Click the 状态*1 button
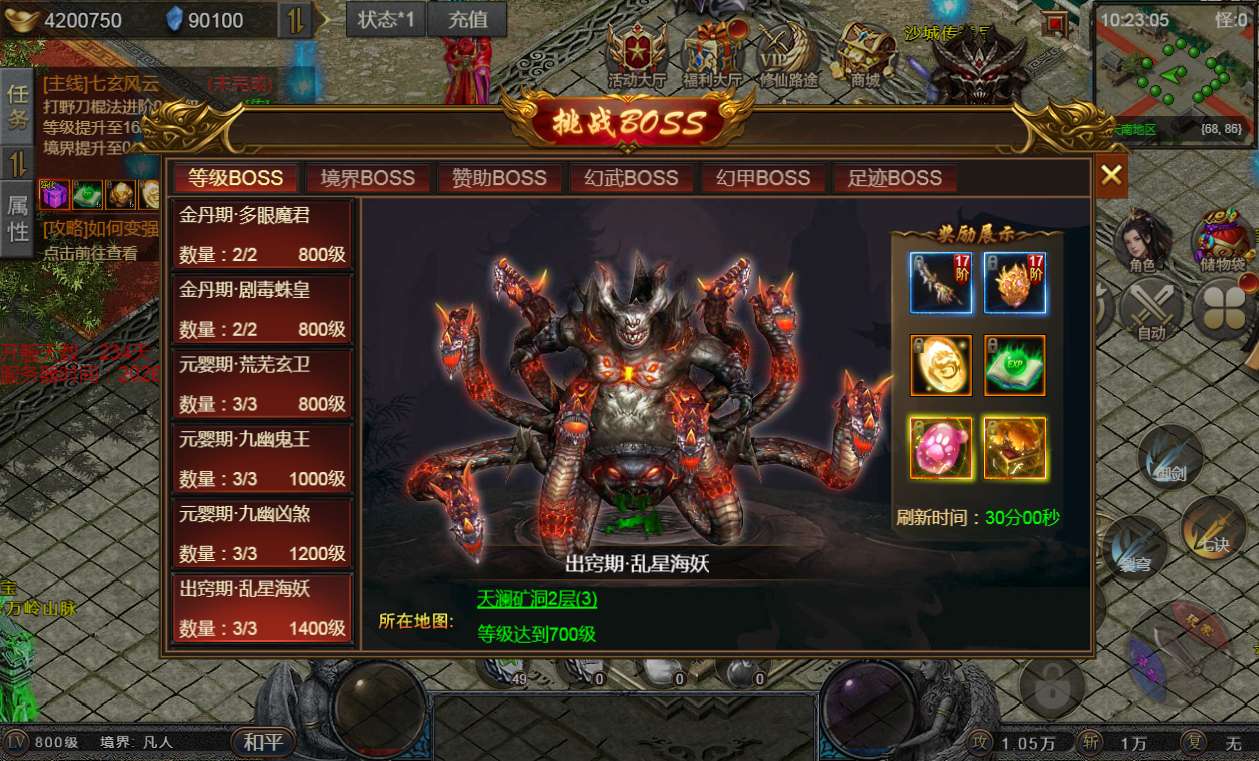The image size is (1259, 761). (x=386, y=19)
